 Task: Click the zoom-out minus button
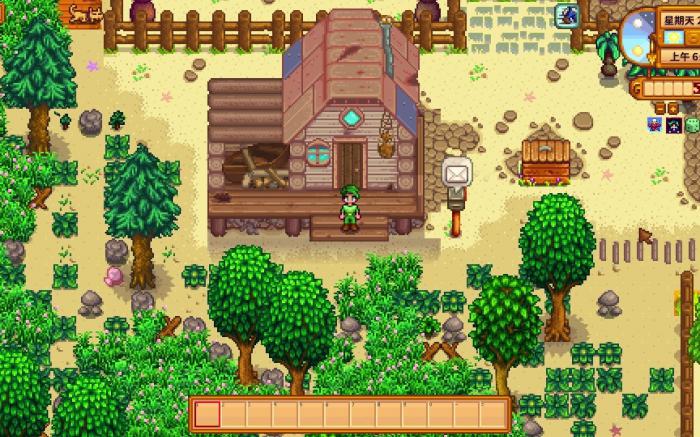point(660,109)
